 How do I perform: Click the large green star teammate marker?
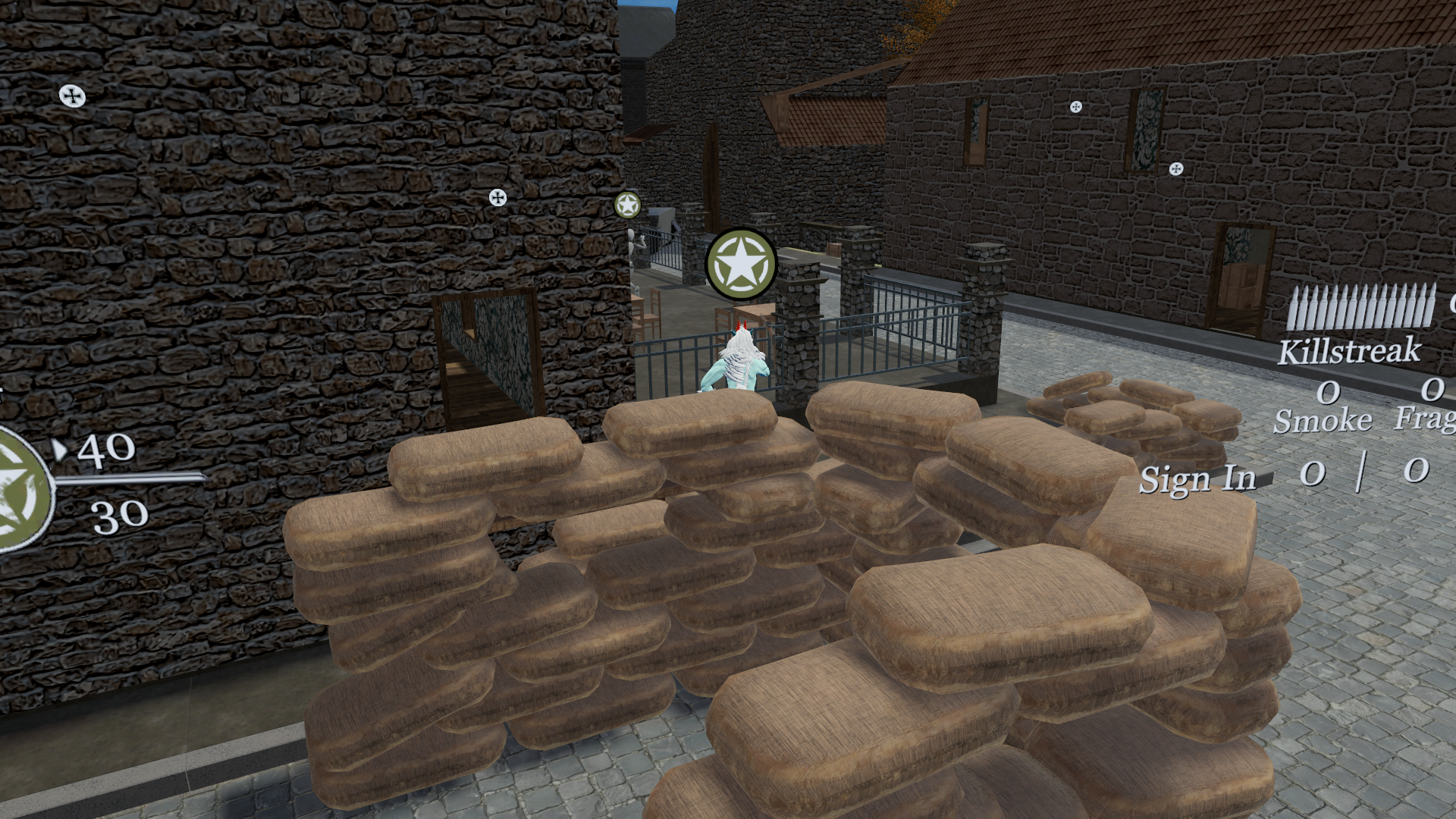coord(741,265)
